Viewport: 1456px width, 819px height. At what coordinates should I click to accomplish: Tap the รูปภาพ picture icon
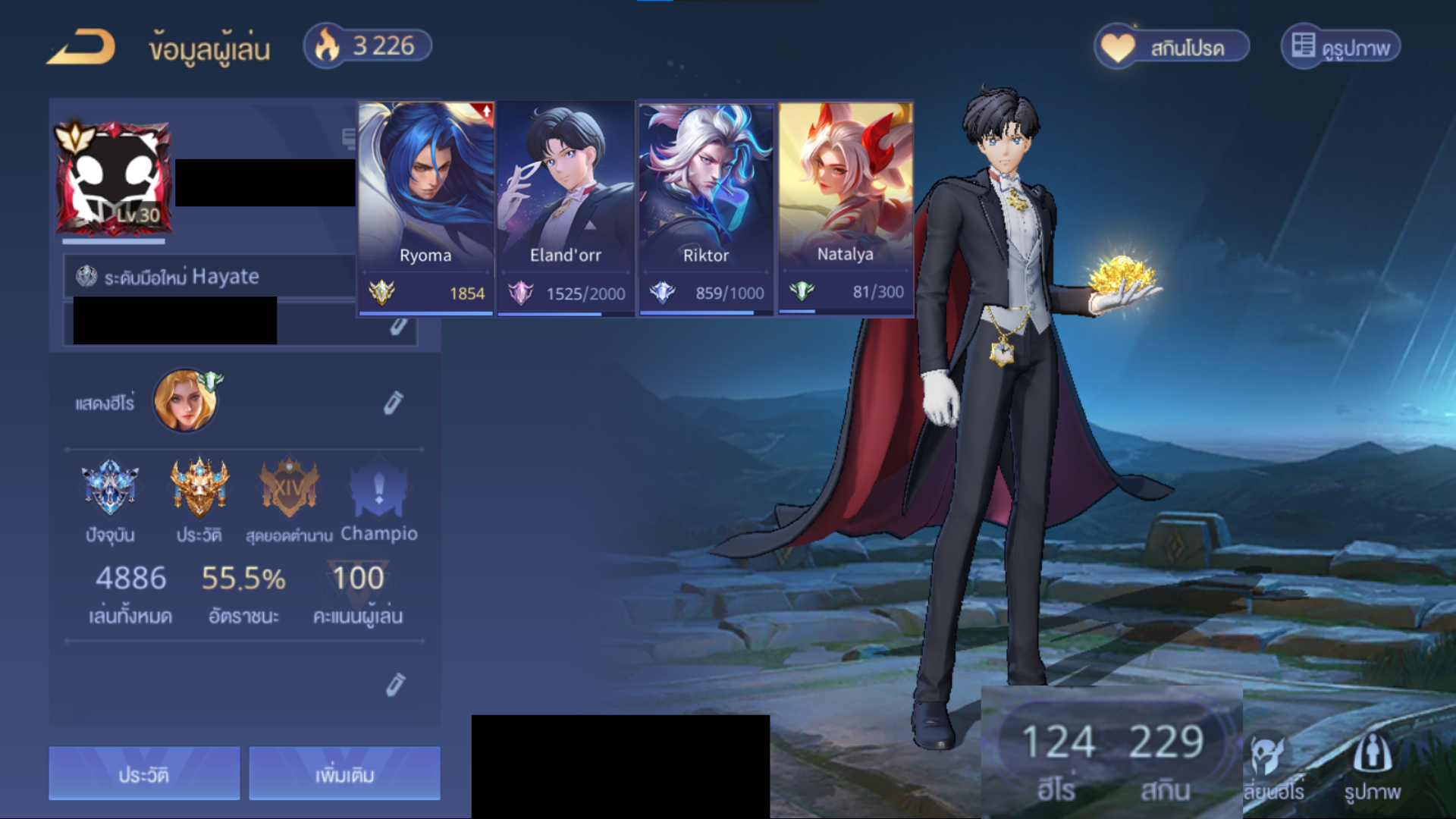[x=1372, y=767]
